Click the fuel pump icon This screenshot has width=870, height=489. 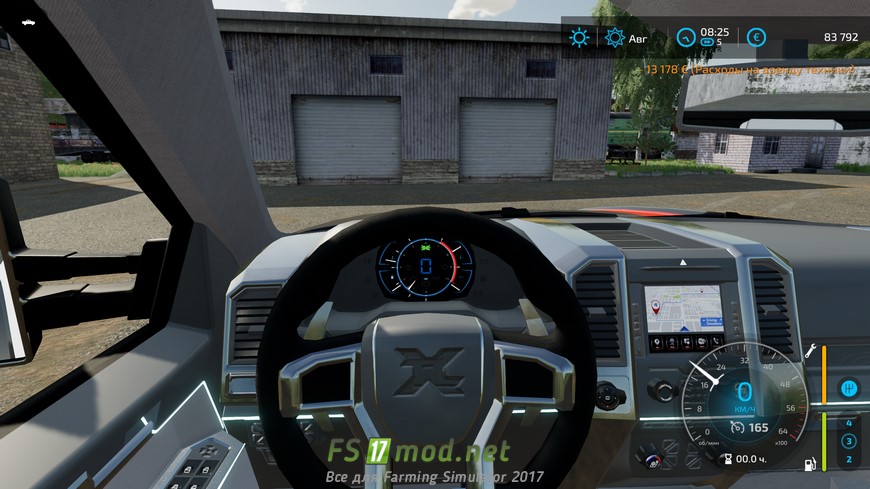coord(811,464)
